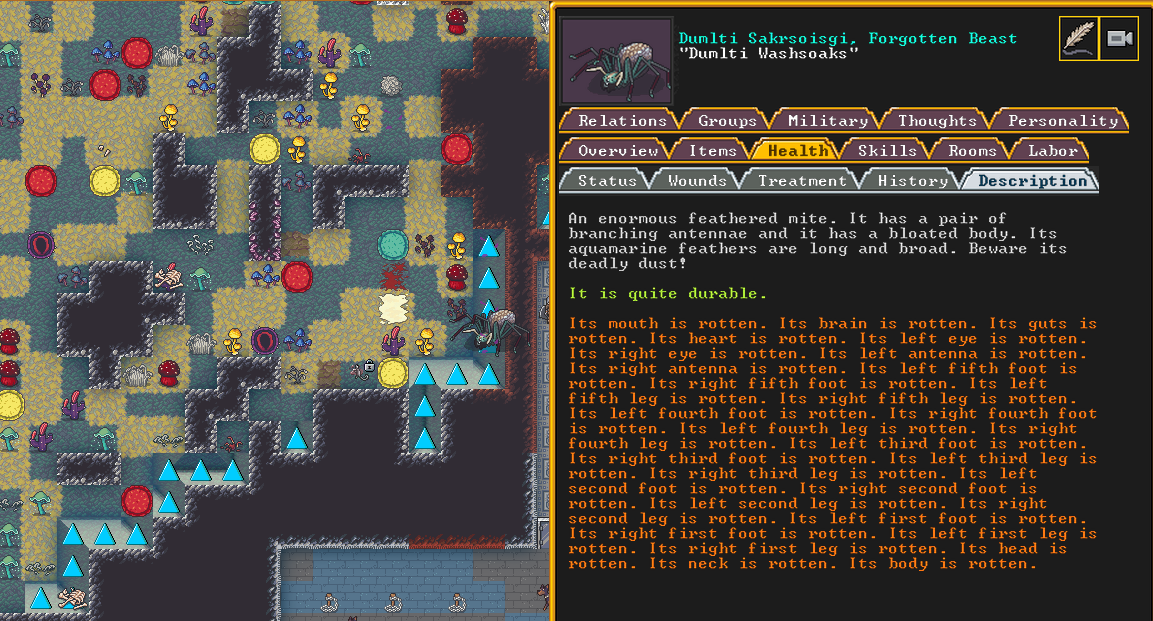View the Wounds subtab
Image resolution: width=1153 pixels, height=621 pixels.
697,181
